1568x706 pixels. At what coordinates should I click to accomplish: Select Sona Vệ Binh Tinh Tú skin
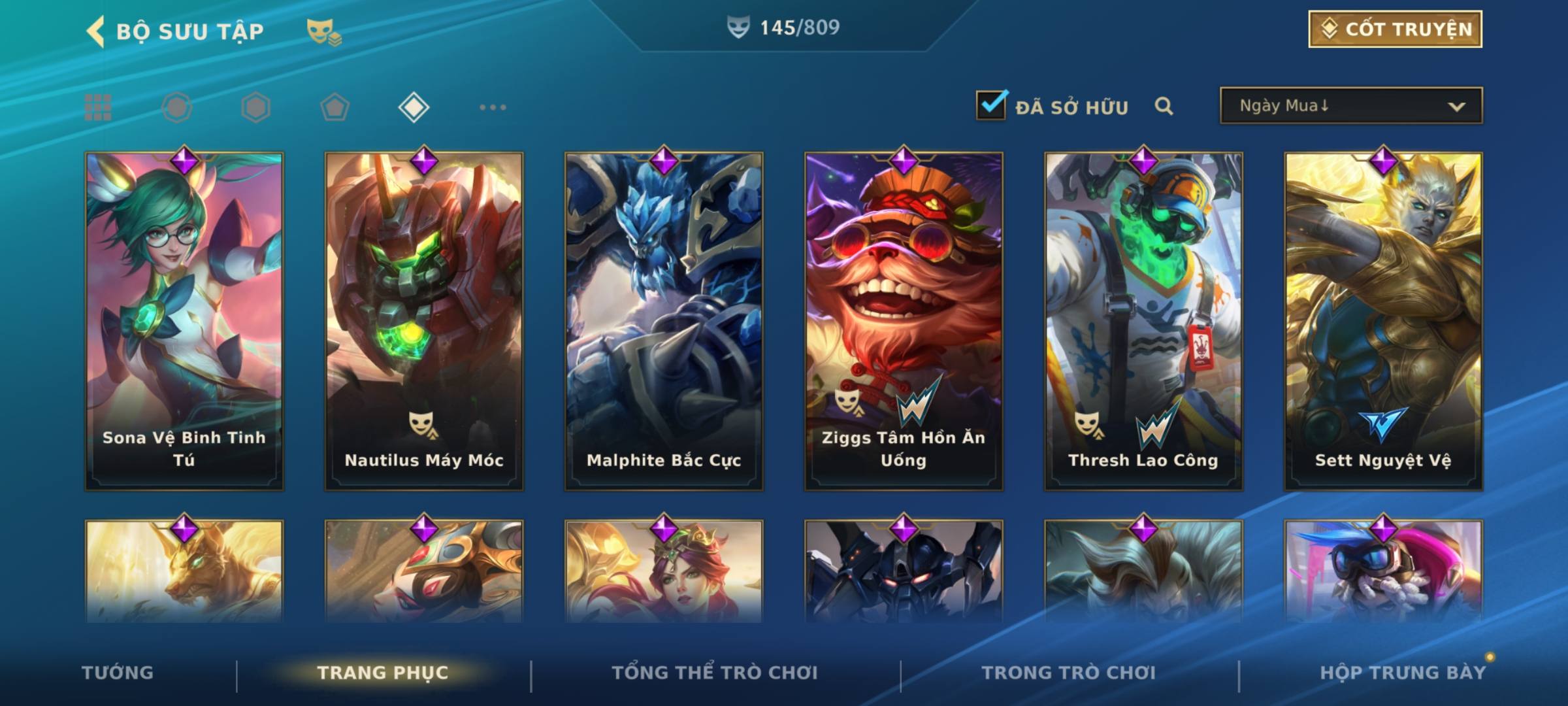pyautogui.click(x=184, y=320)
